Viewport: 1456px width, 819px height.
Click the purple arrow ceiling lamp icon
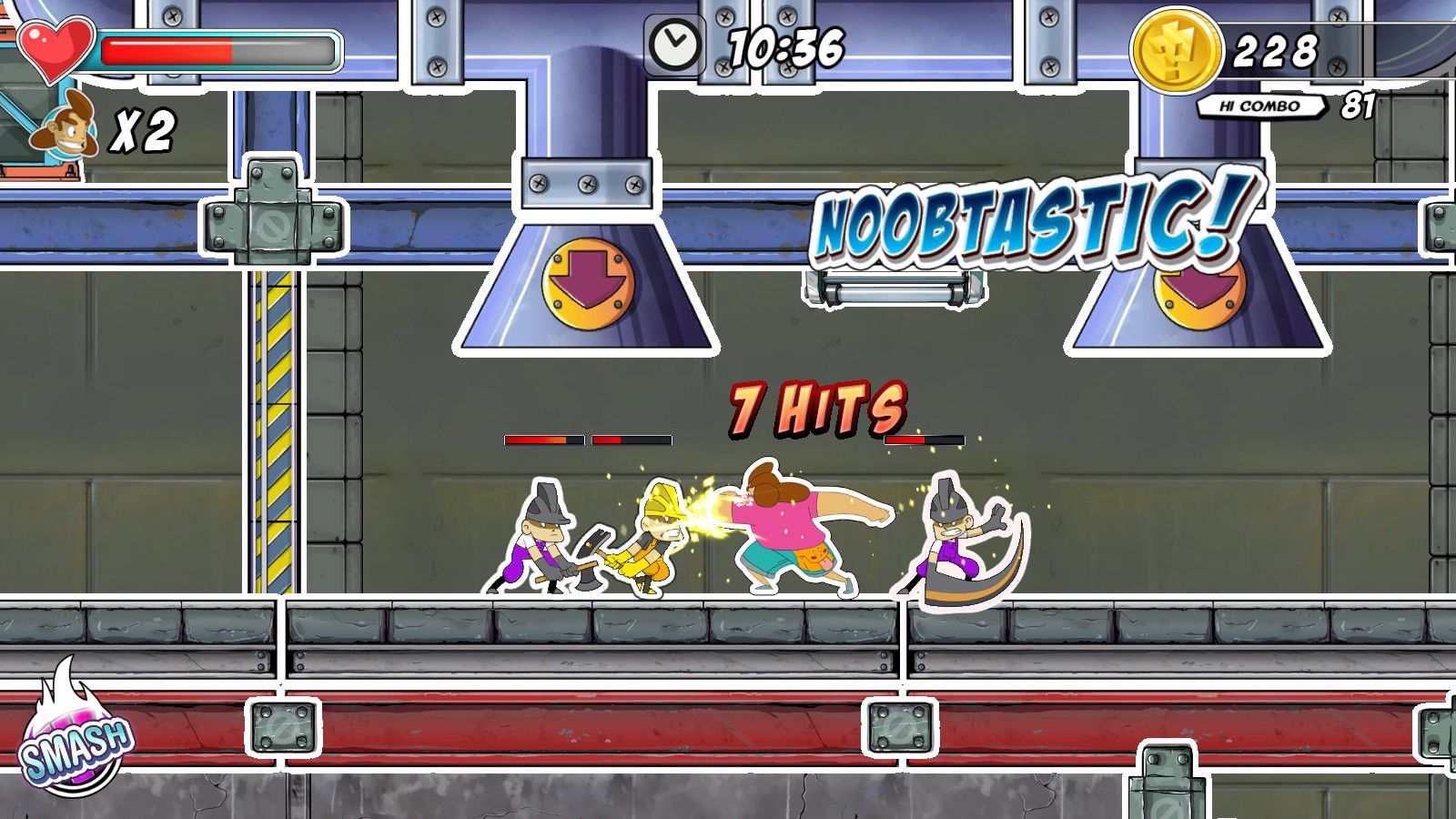tap(585, 284)
